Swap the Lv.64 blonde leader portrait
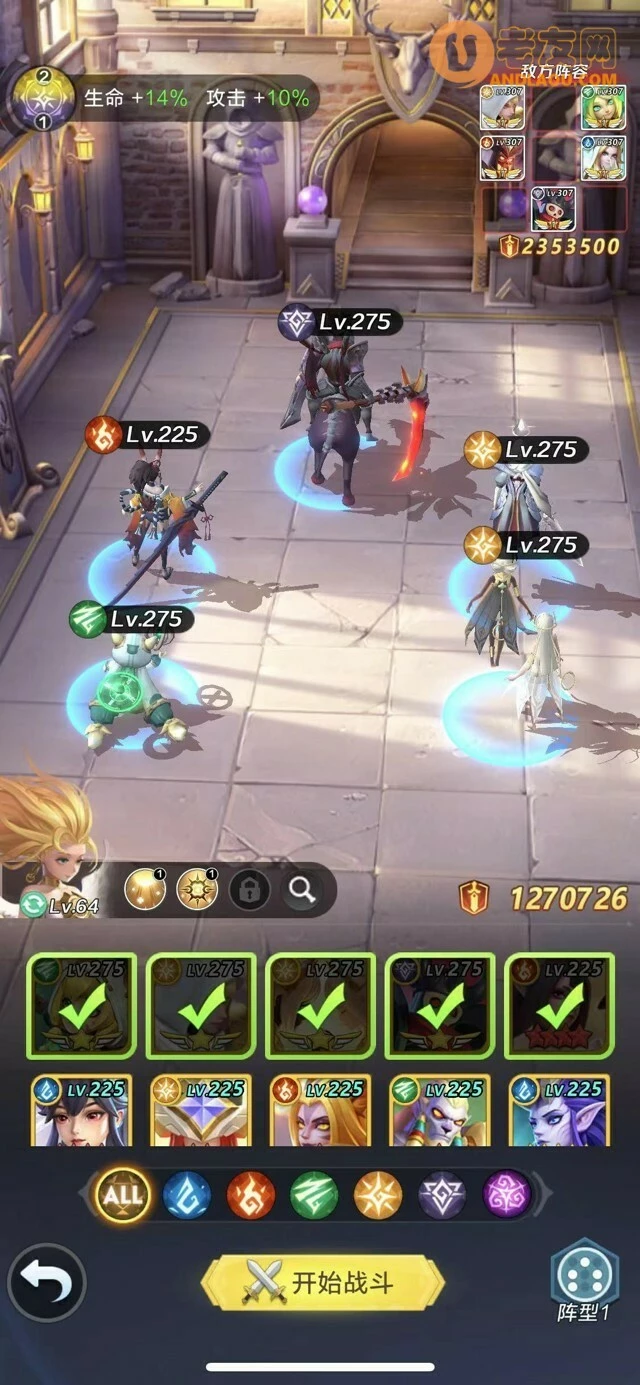The height and width of the screenshot is (1385, 640). (x=48, y=860)
